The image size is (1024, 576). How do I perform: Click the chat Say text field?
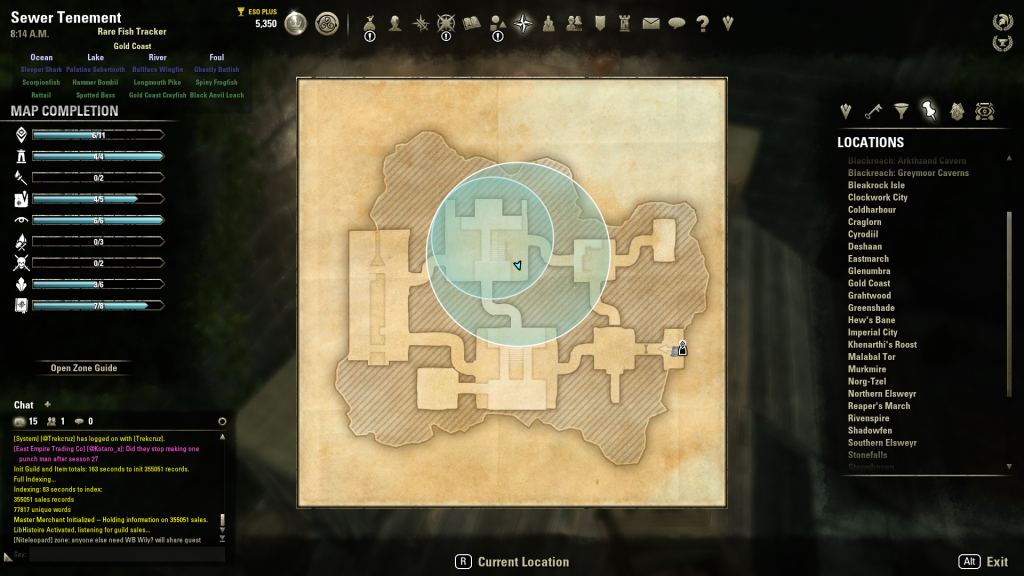(120, 554)
